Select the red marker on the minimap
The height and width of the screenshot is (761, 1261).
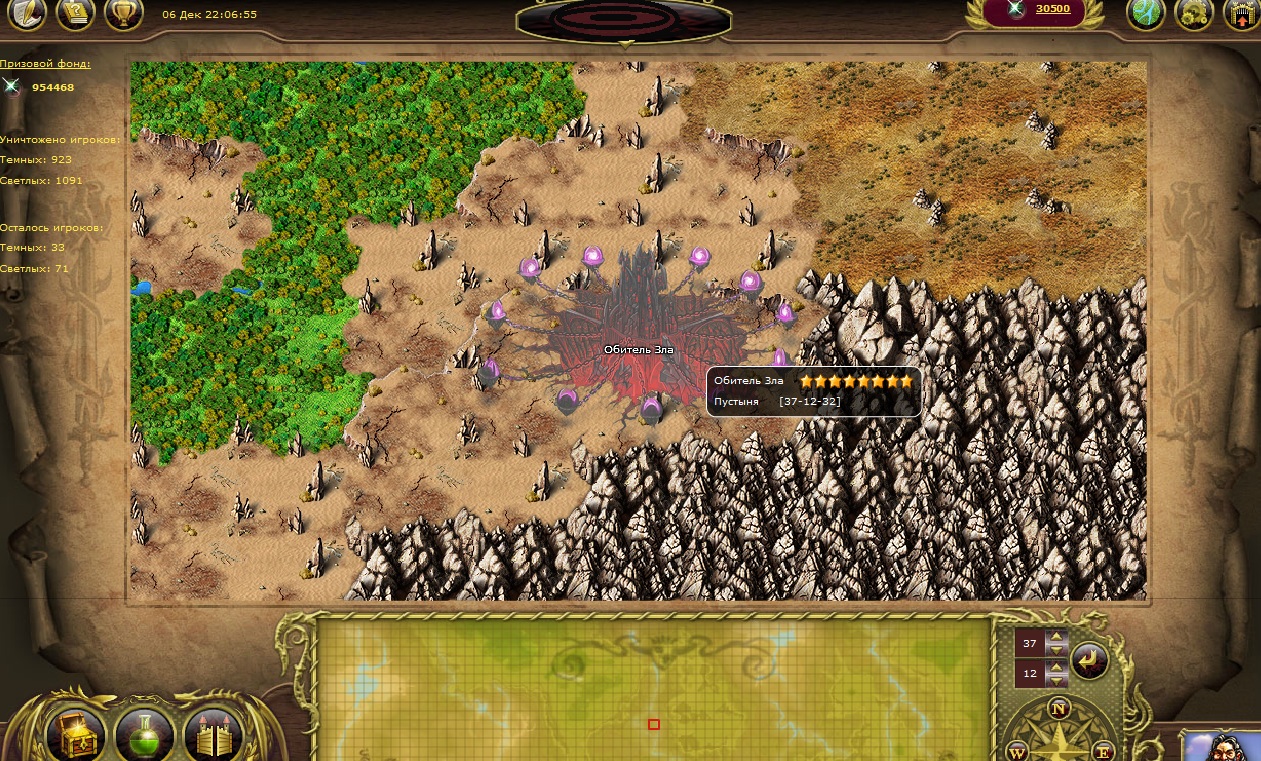pyautogui.click(x=654, y=724)
